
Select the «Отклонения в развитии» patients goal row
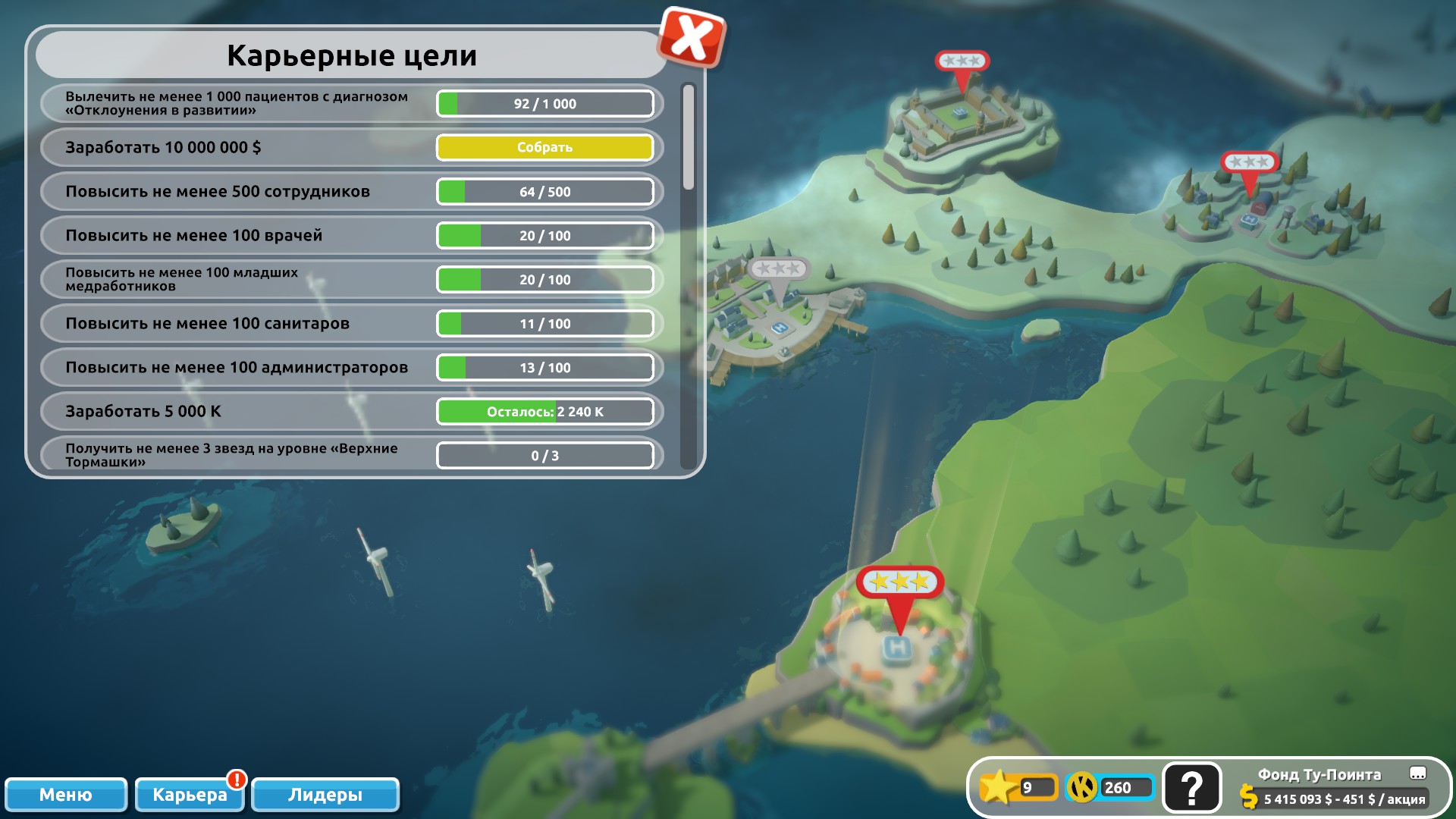click(x=237, y=103)
